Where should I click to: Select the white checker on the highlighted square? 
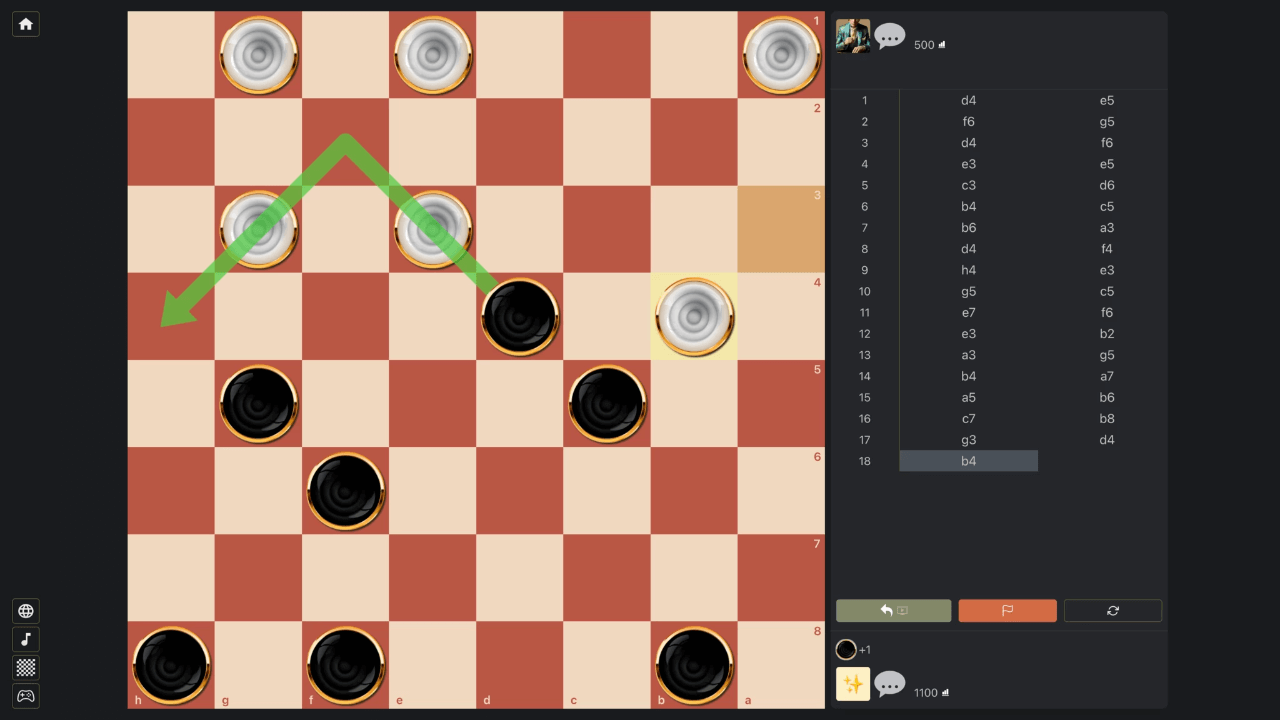pos(694,317)
